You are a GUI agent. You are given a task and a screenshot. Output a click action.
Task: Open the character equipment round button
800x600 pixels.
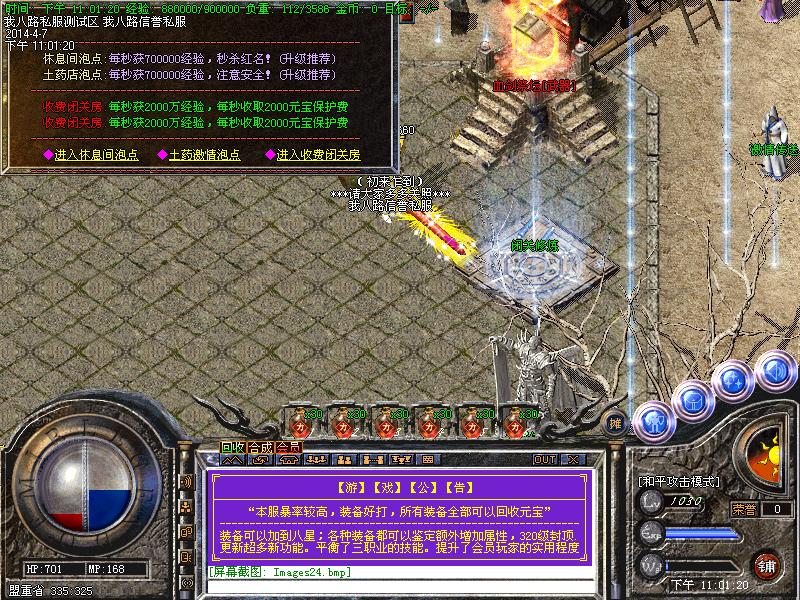coord(652,420)
